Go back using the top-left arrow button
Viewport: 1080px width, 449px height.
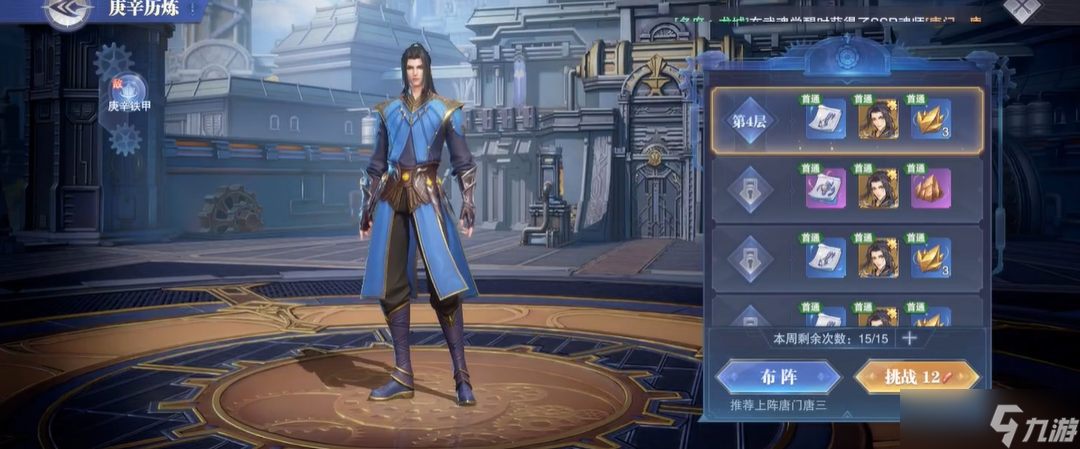pos(68,11)
